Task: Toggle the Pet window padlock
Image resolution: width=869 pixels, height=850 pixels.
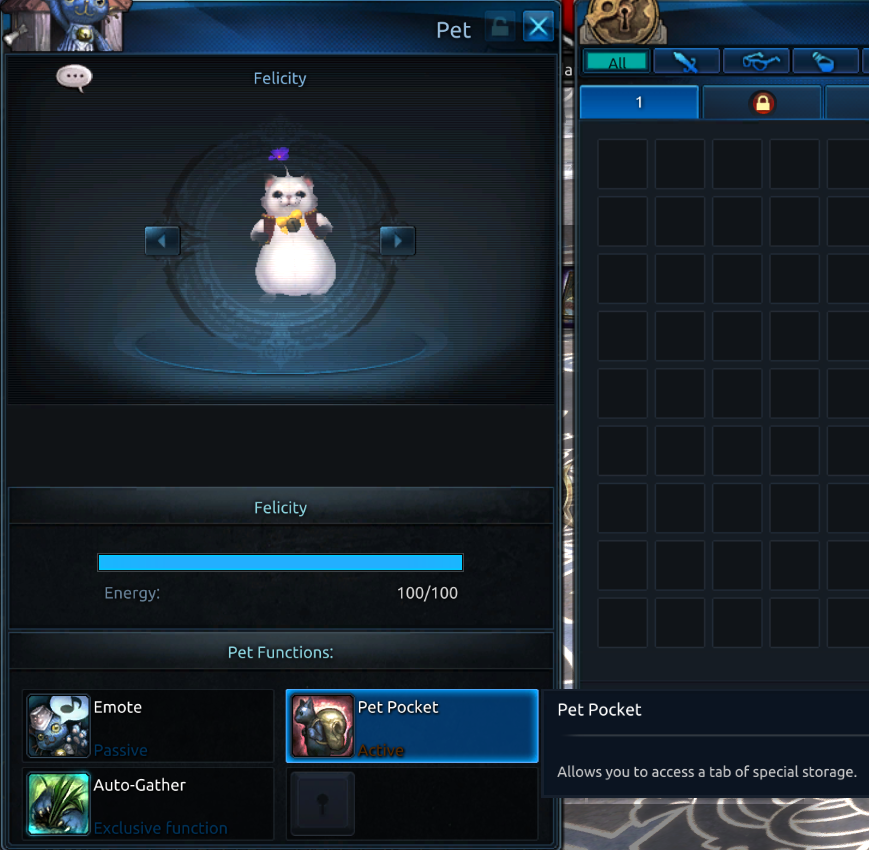Action: [x=499, y=27]
